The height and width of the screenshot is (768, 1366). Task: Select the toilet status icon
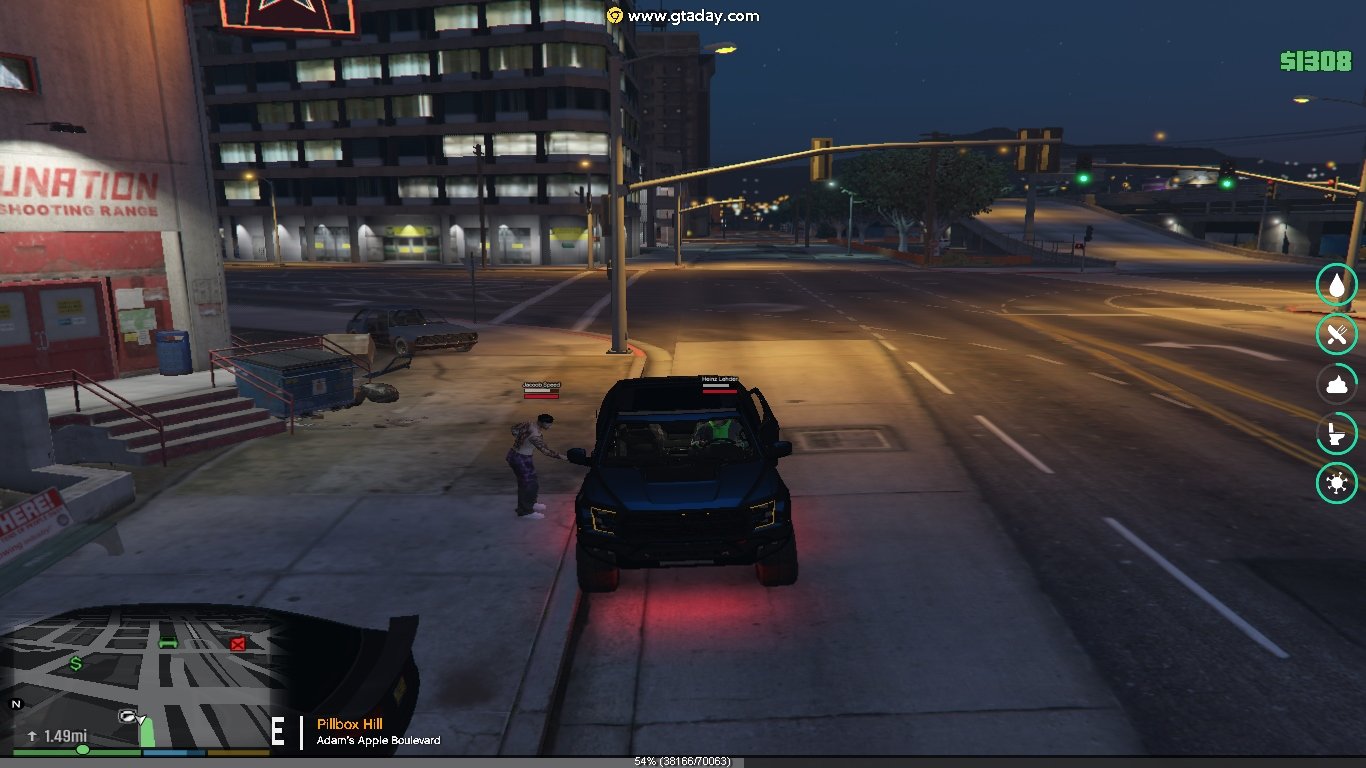[1337, 434]
